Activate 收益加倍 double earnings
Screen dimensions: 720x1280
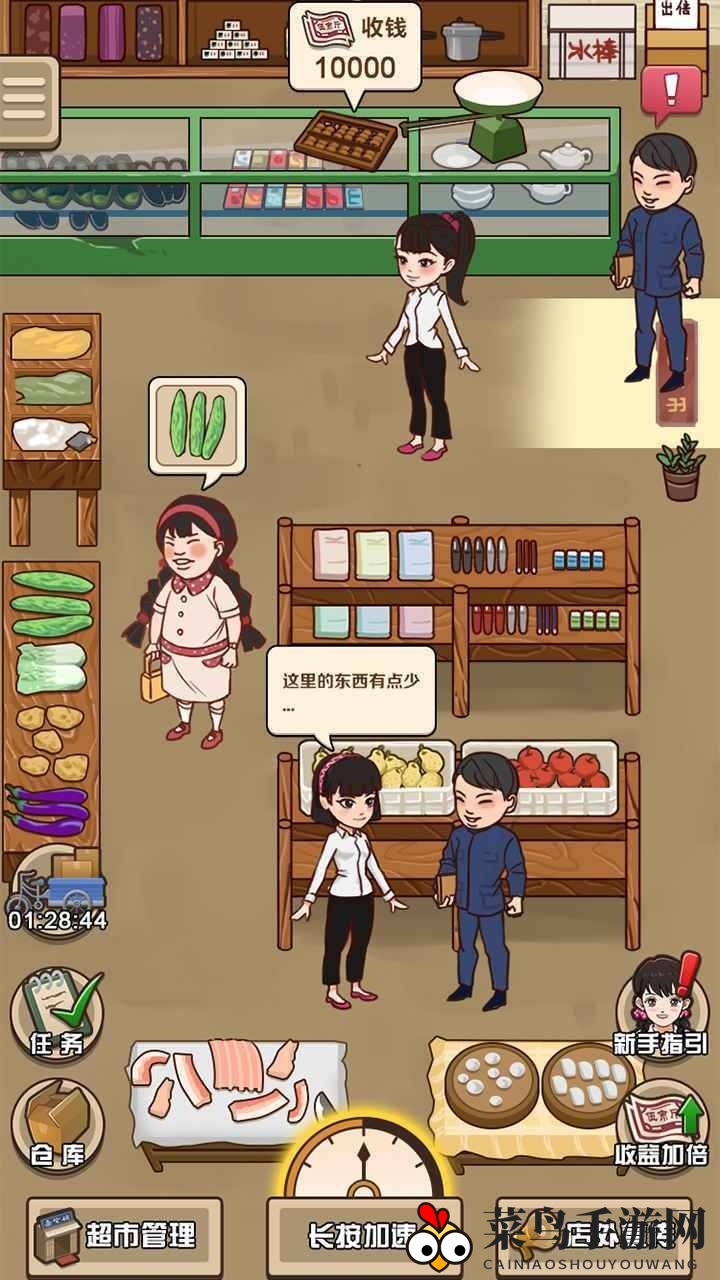click(x=661, y=1125)
